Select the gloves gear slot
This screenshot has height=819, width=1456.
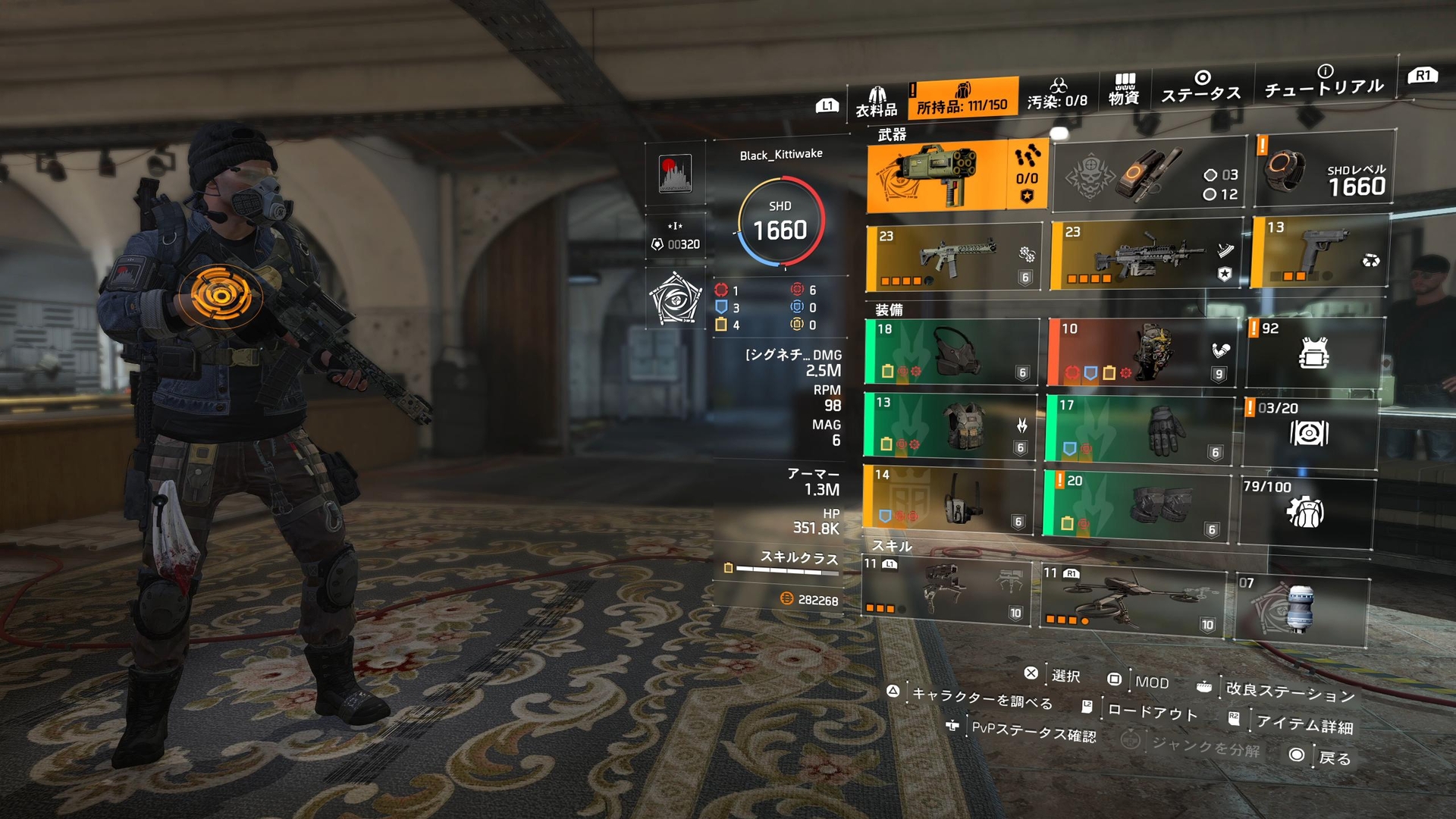coord(1139,429)
